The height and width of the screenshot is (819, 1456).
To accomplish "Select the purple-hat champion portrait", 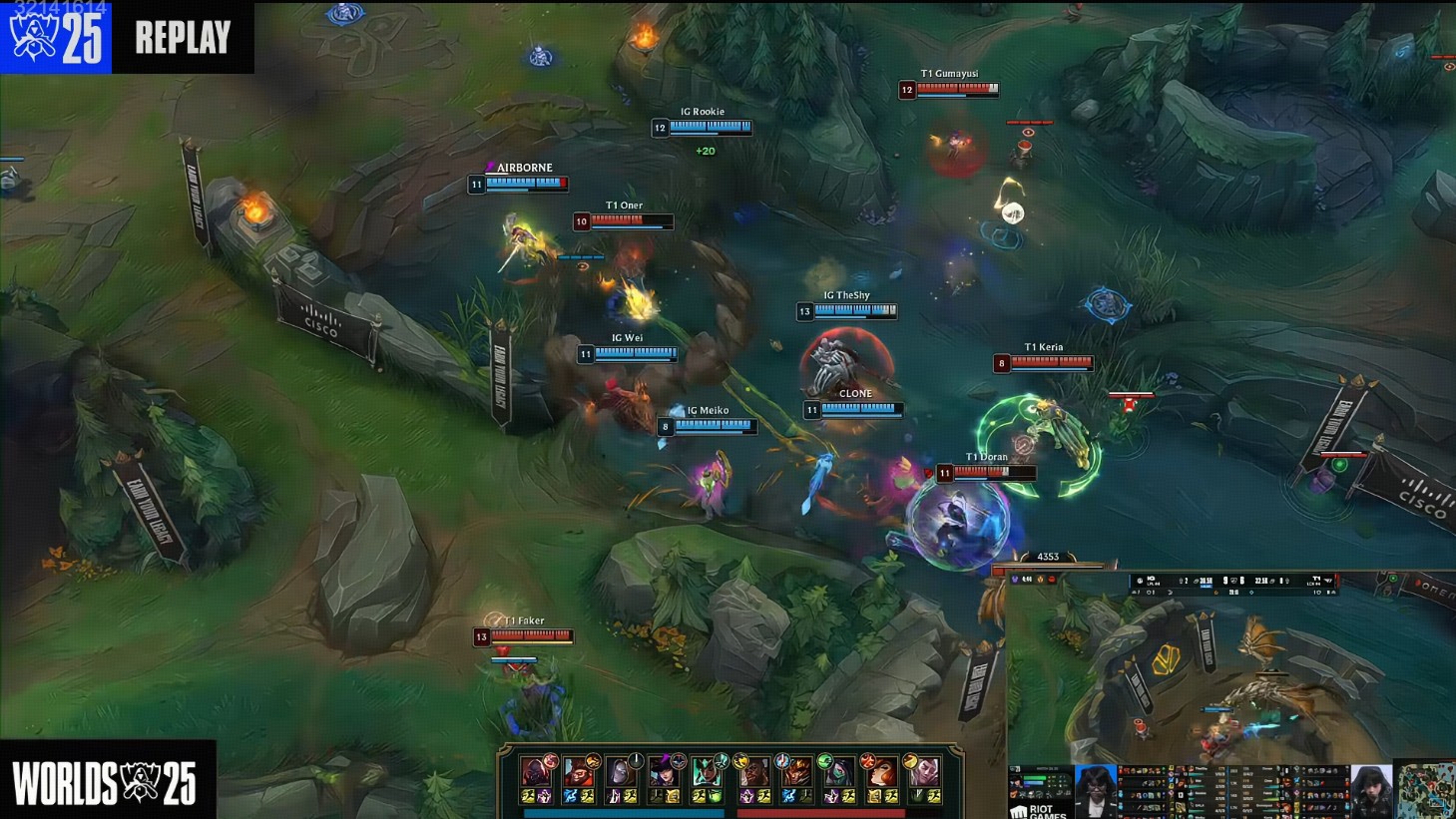I will point(664,773).
